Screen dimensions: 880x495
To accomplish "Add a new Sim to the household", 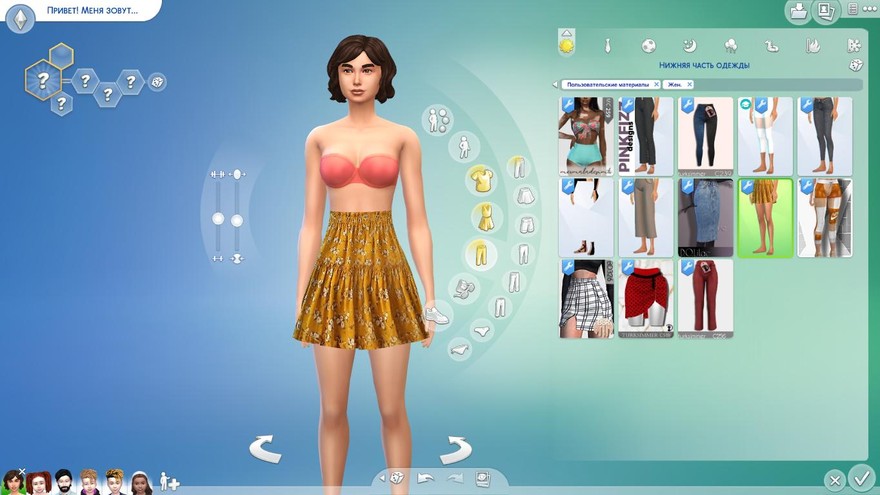I will tap(169, 482).
